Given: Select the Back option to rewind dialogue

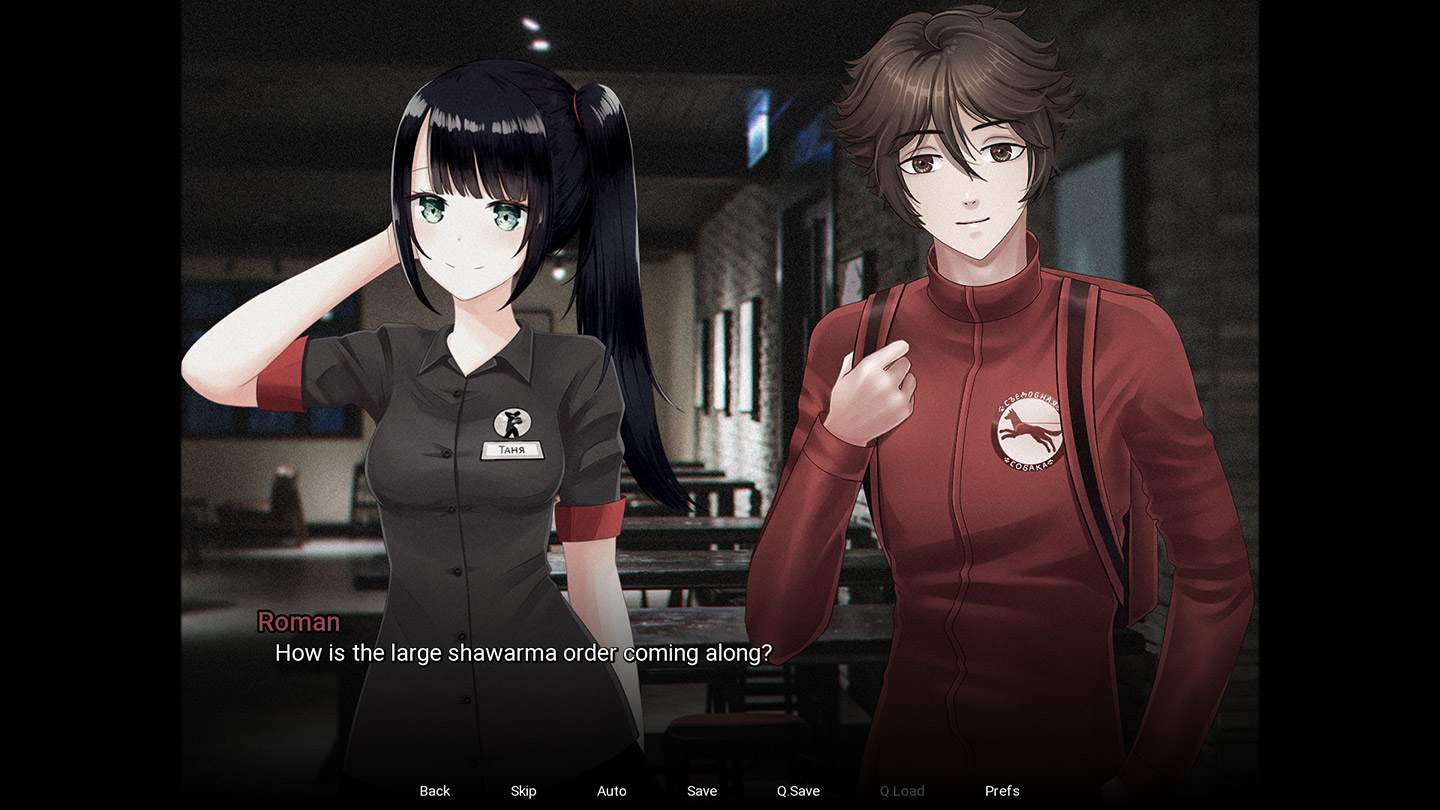Looking at the screenshot, I should 434,790.
